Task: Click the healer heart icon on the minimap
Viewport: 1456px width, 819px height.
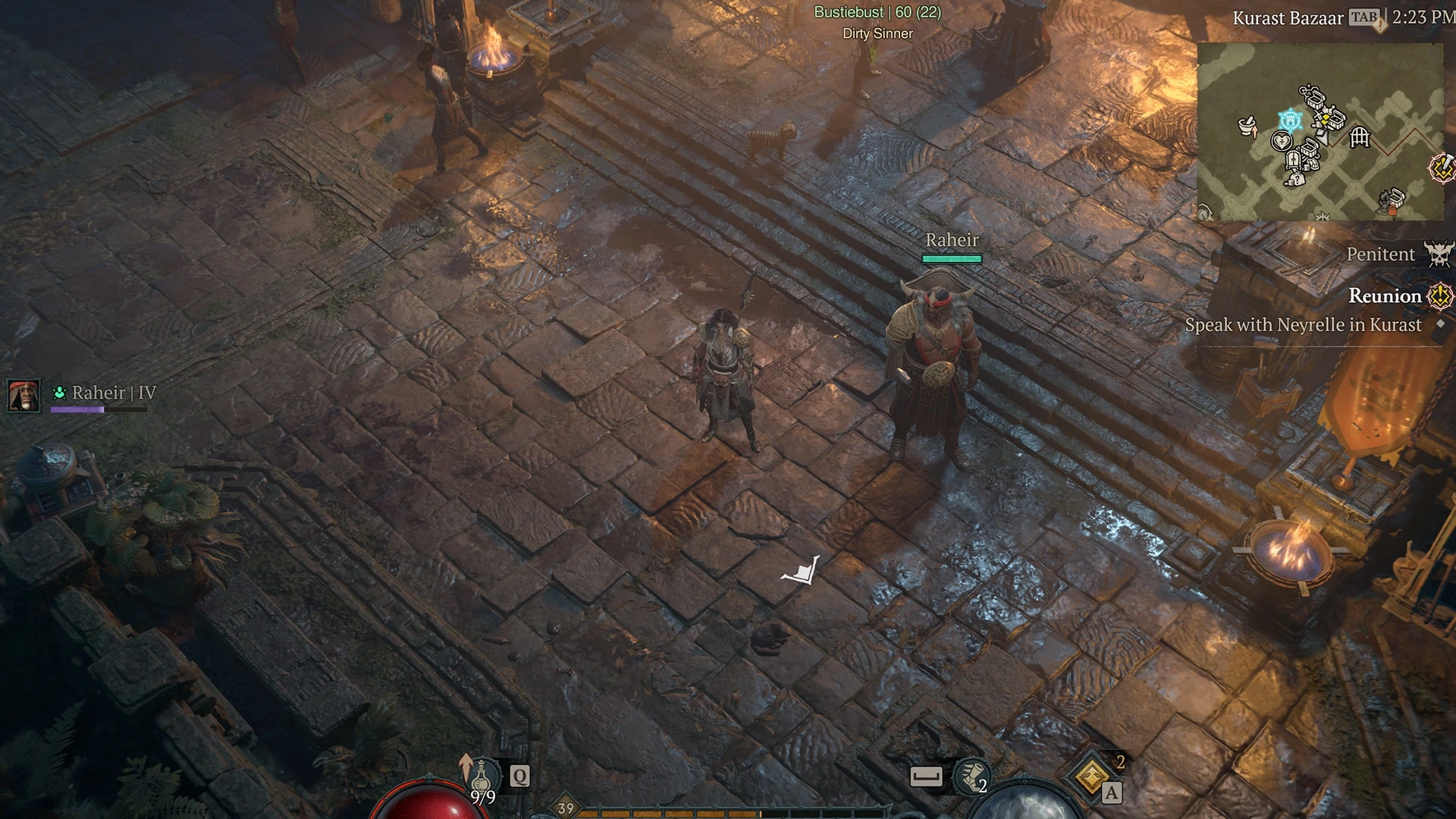Action: (1282, 141)
